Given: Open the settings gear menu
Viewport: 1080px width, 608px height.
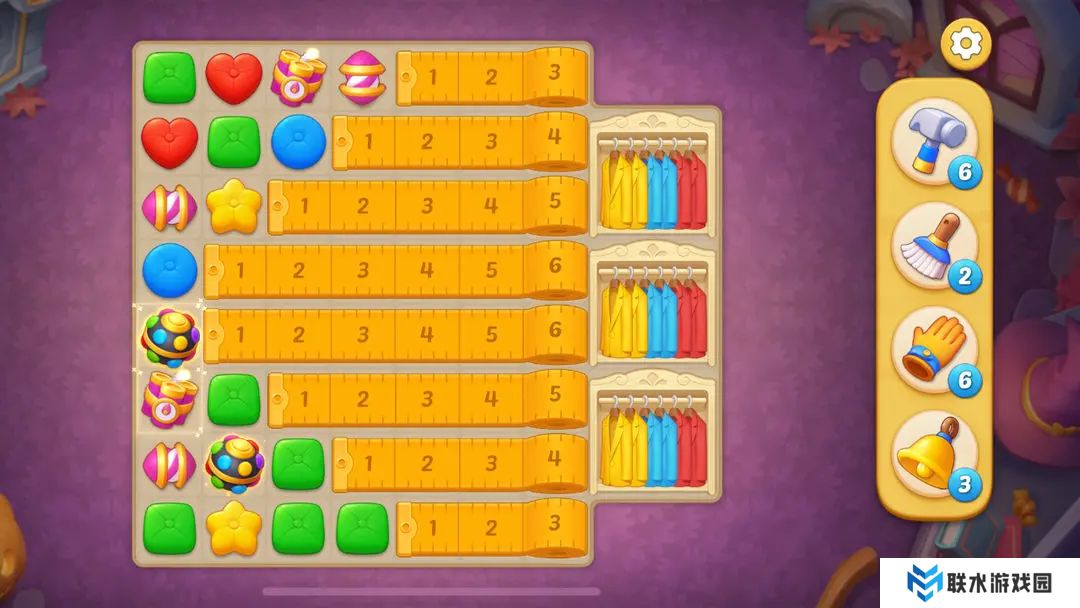Looking at the screenshot, I should (965, 43).
